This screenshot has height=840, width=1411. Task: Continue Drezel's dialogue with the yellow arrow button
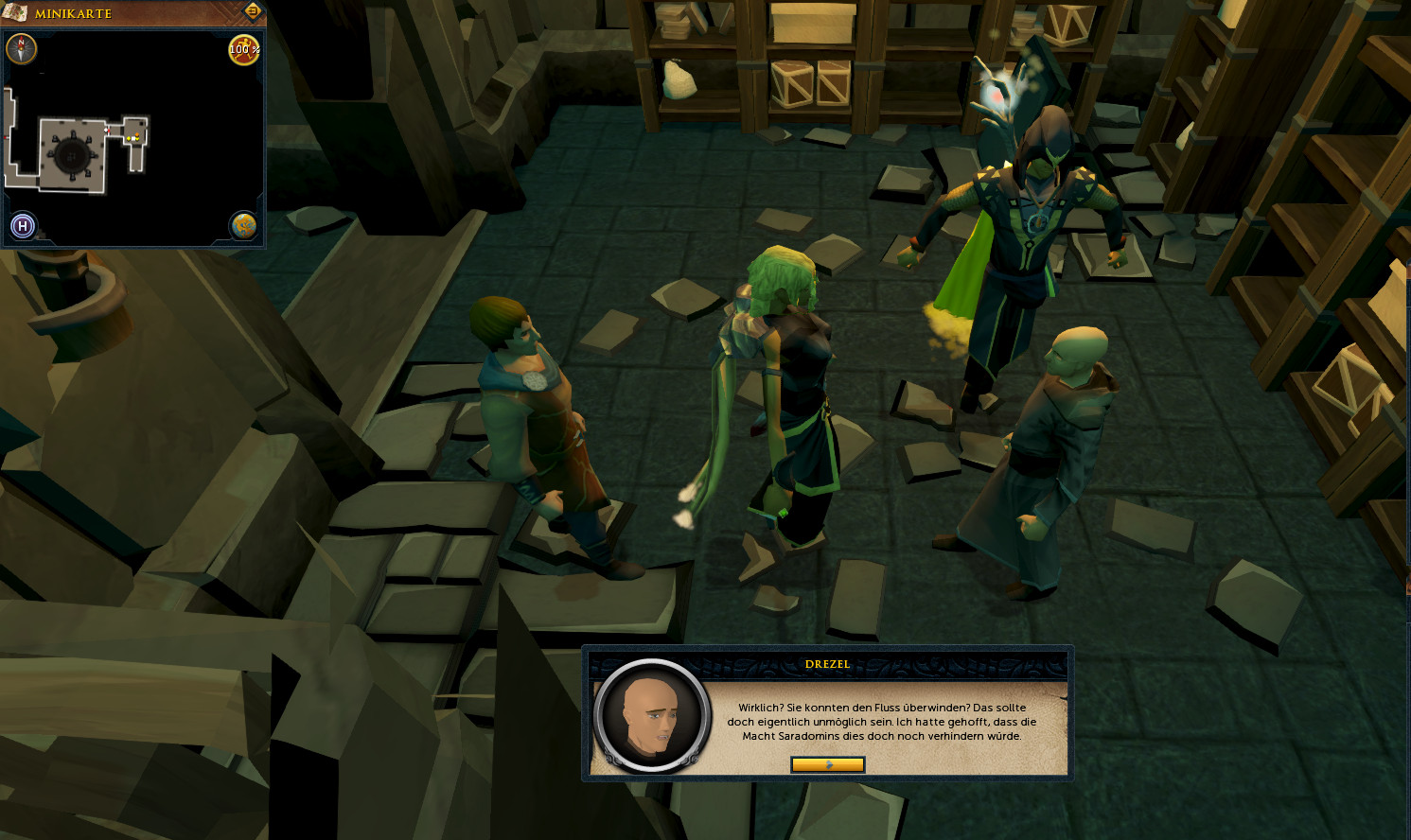coord(827,764)
